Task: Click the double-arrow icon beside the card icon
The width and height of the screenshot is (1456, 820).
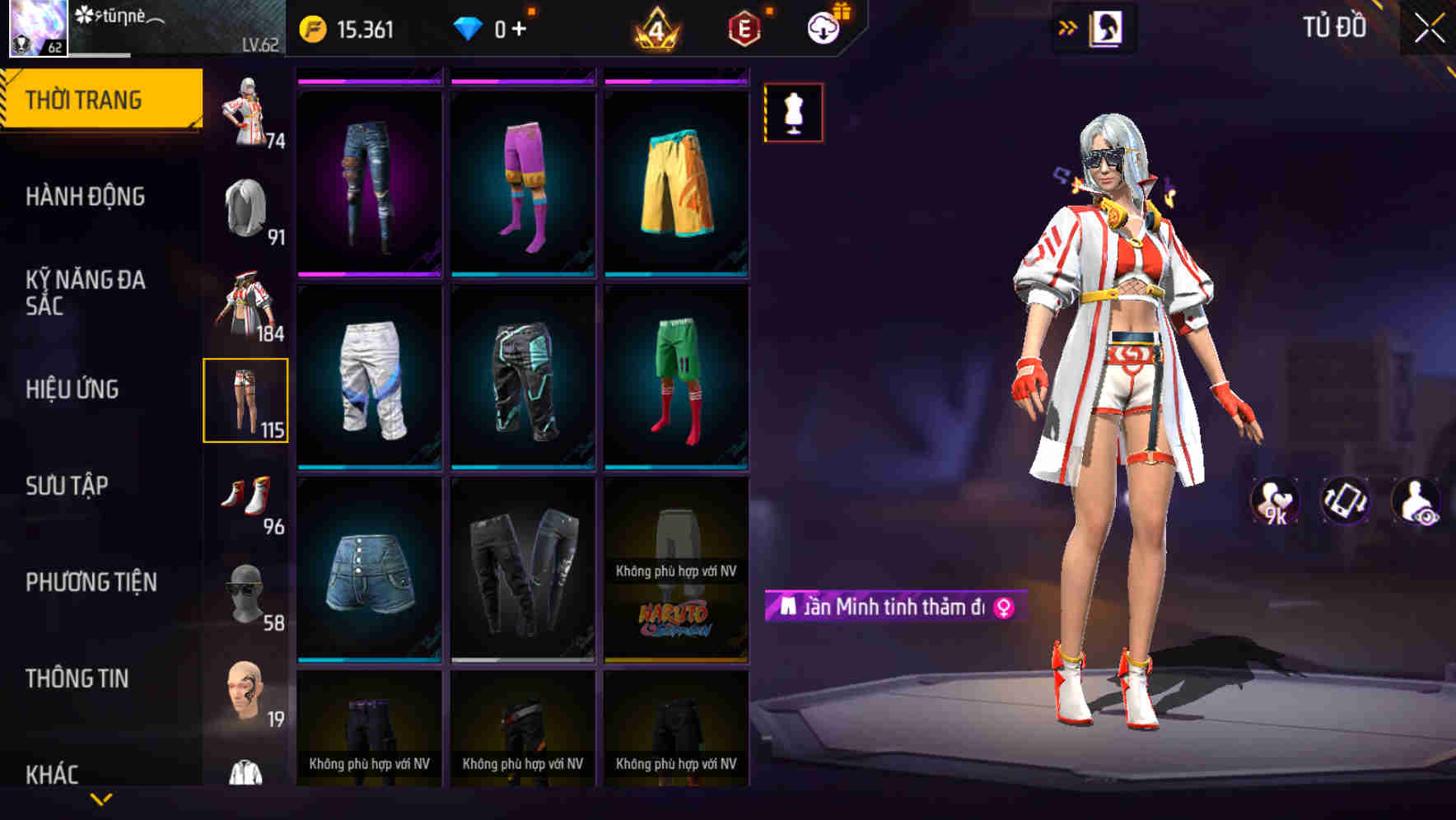Action: pos(1068,26)
